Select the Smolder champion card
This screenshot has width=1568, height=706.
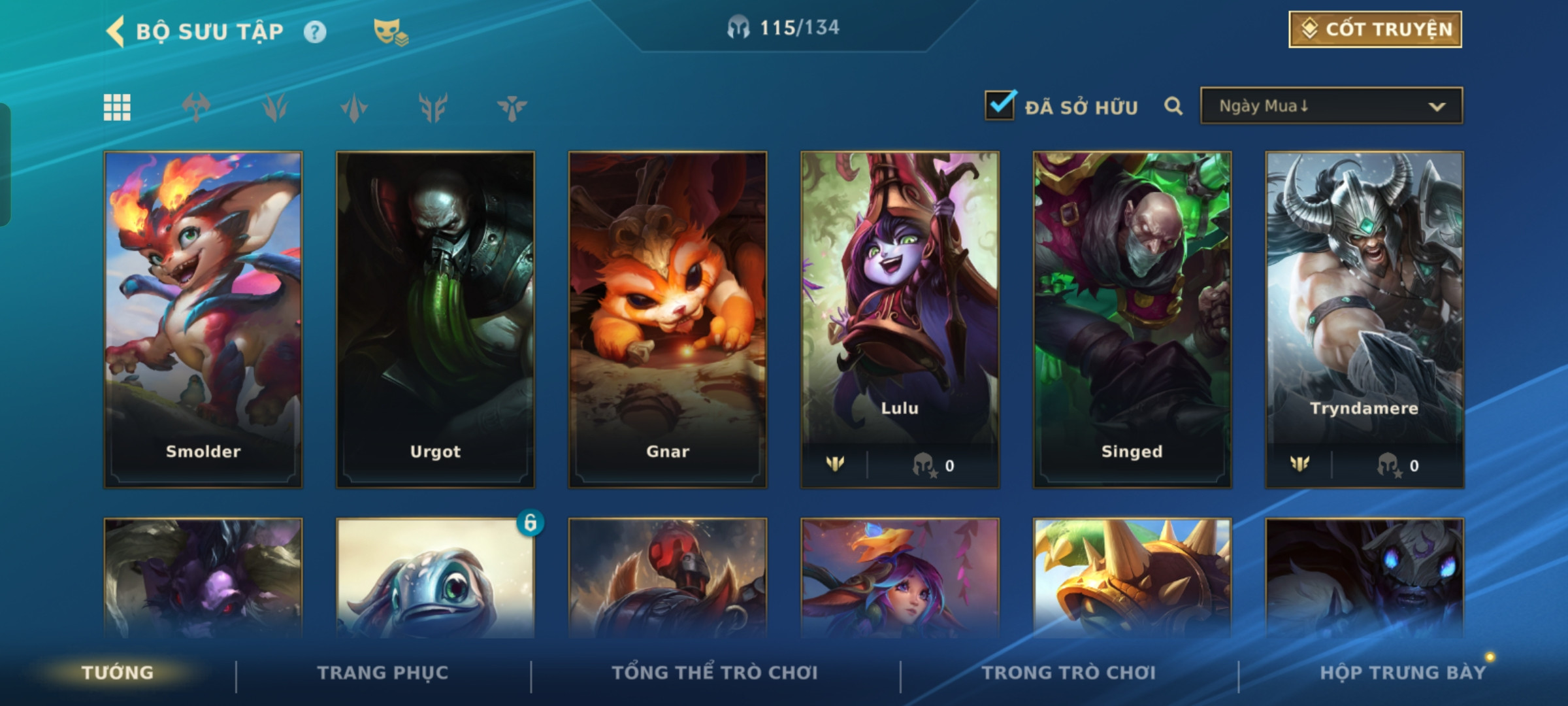[203, 320]
